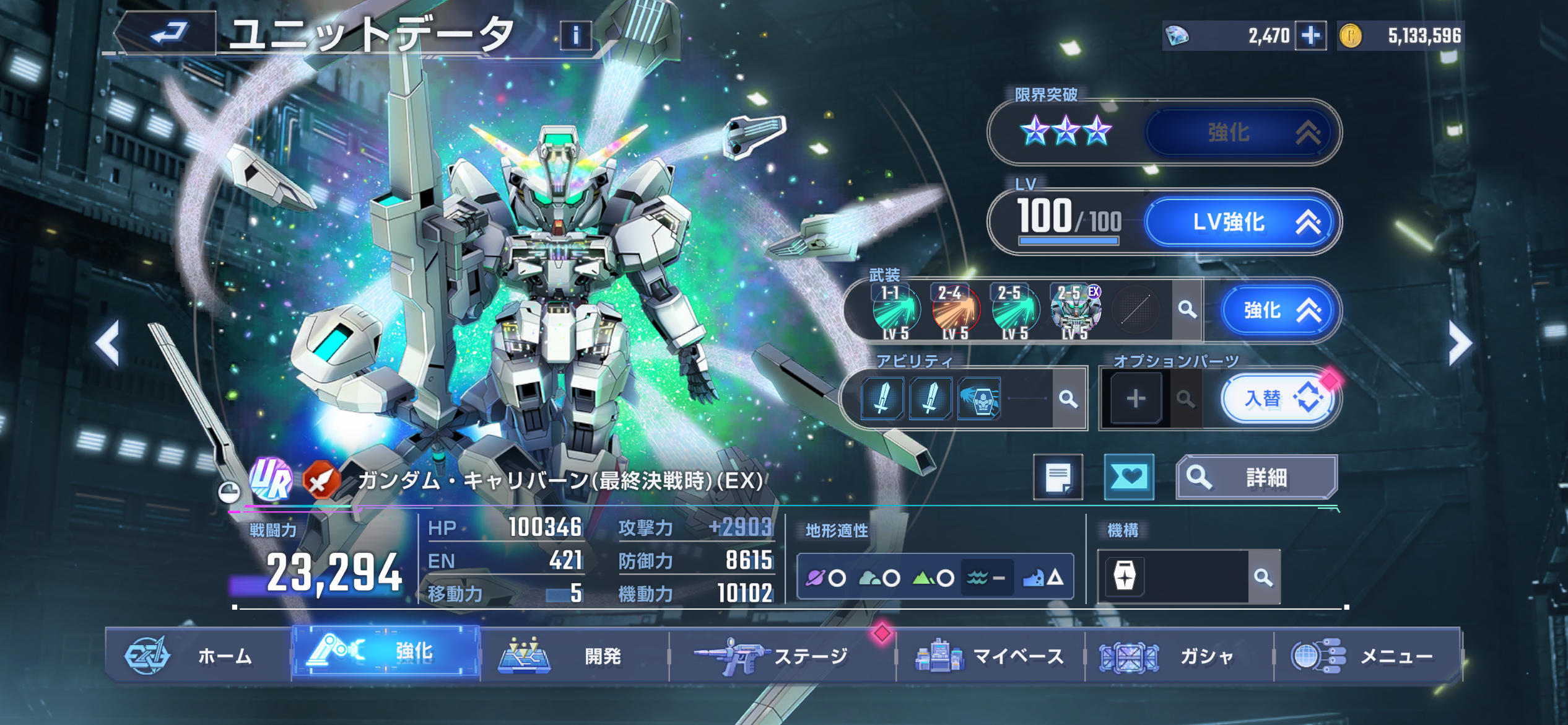Screen dimensions: 1568x725
Task: Inspect weapons with the 武装 magnifier
Action: [1187, 309]
